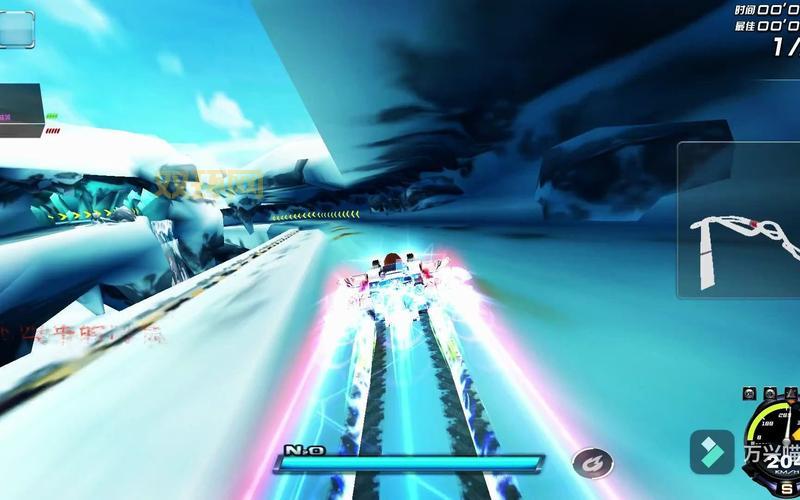Image resolution: width=800 pixels, height=500 pixels.
Task: Open the dark player info panel
Action: point(21,110)
